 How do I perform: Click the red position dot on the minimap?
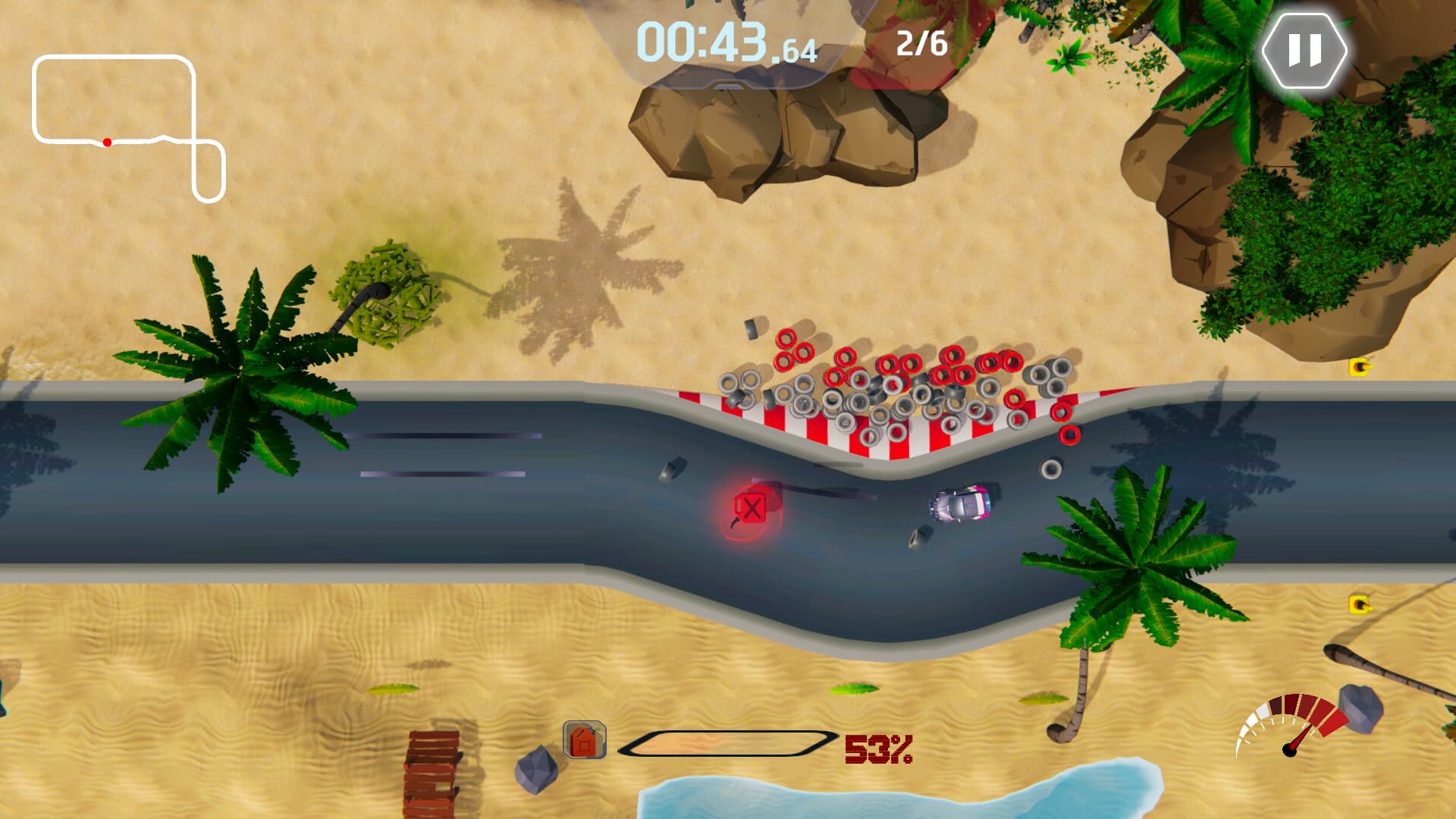107,141
